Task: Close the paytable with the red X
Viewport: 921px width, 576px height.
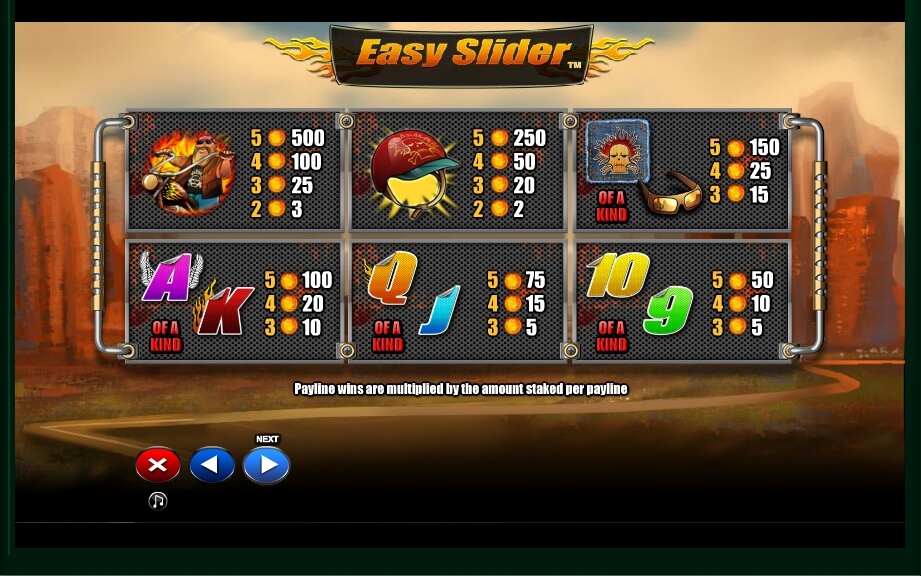Action: 158,465
